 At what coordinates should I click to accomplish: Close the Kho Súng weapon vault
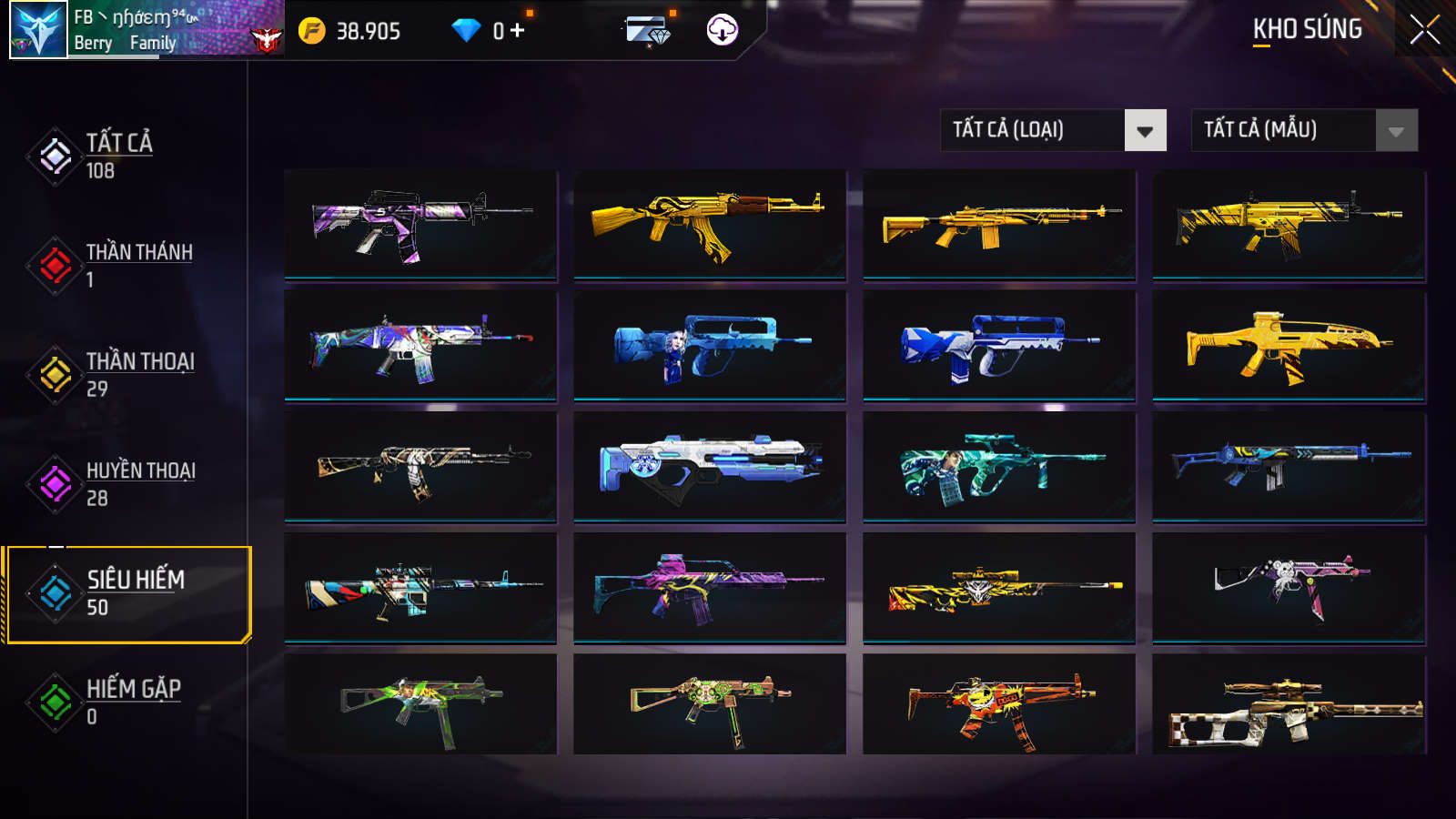1424,29
